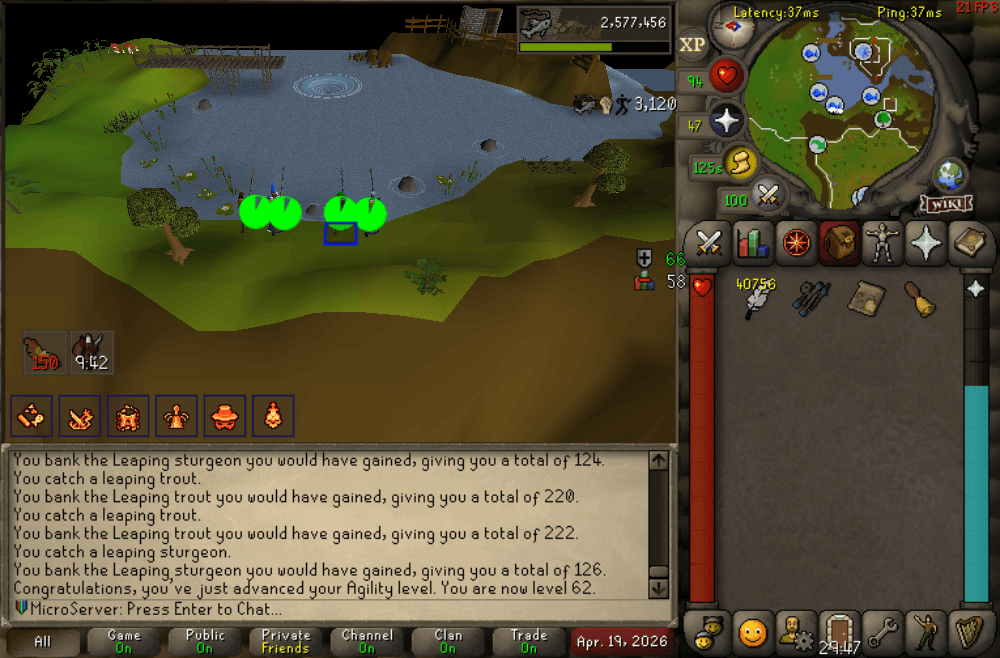
Task: Select the scroll item in inventory
Action: pyautogui.click(x=864, y=297)
